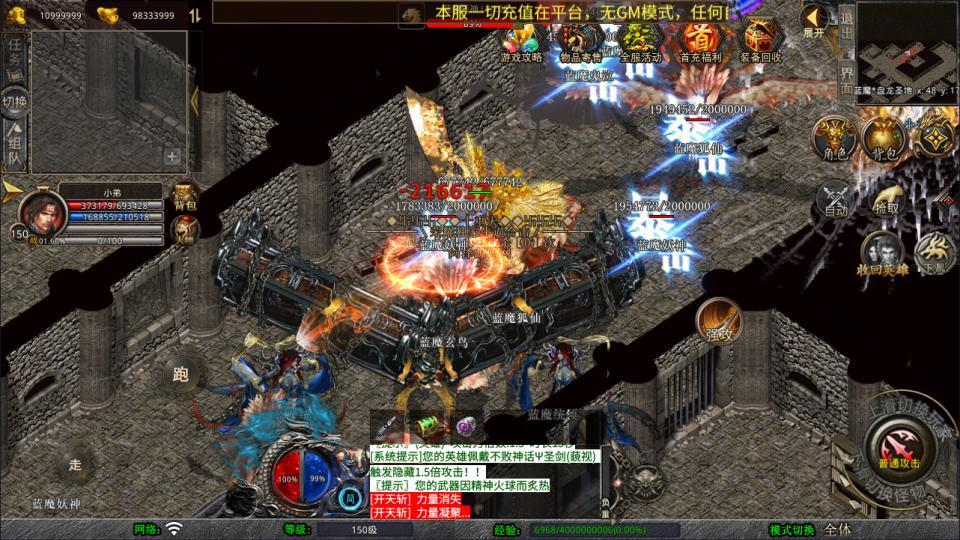The height and width of the screenshot is (540, 960).
Task: Open the 全服活动 server events icon
Action: tap(640, 42)
